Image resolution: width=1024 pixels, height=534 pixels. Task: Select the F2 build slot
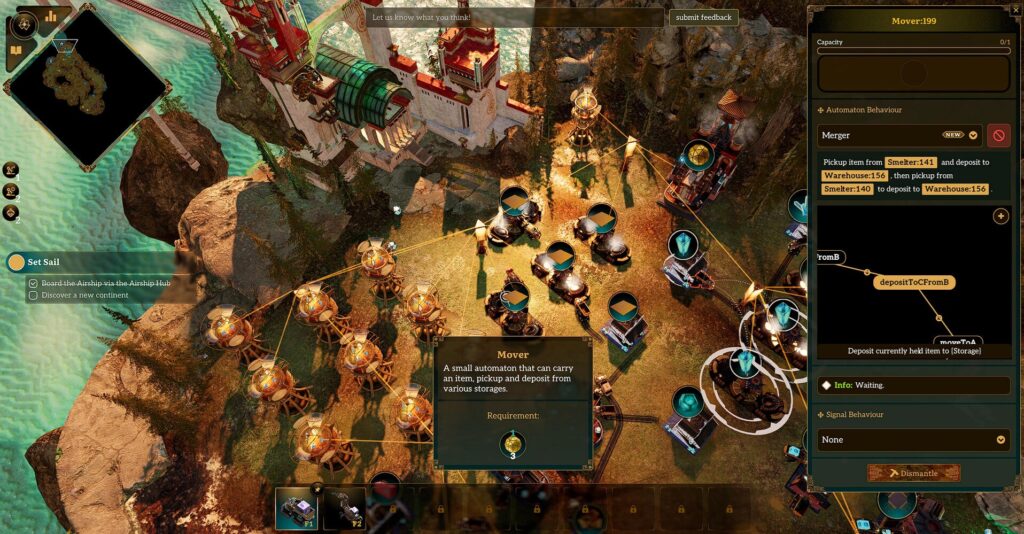point(343,508)
